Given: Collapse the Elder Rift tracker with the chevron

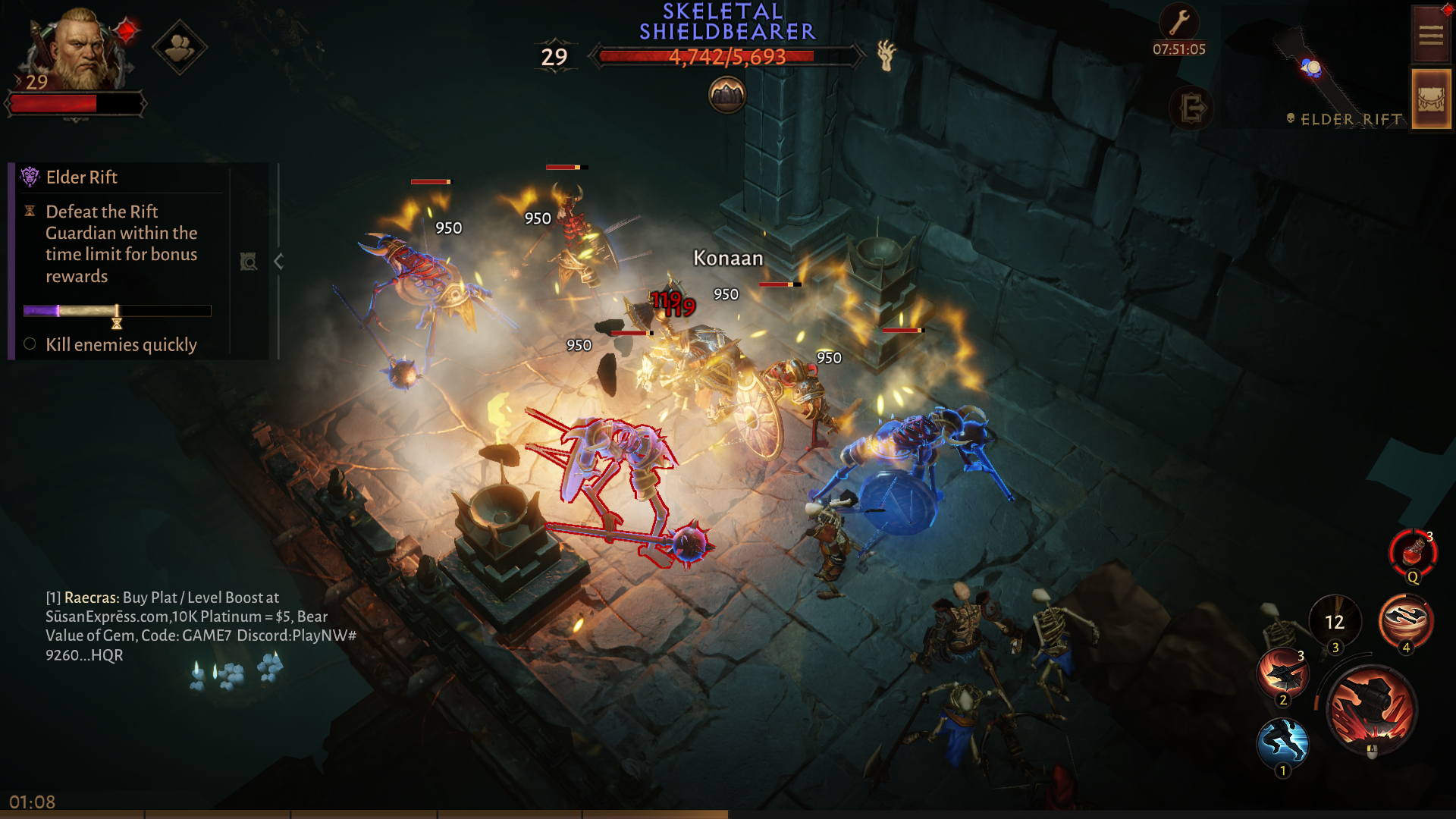Looking at the screenshot, I should pyautogui.click(x=278, y=261).
